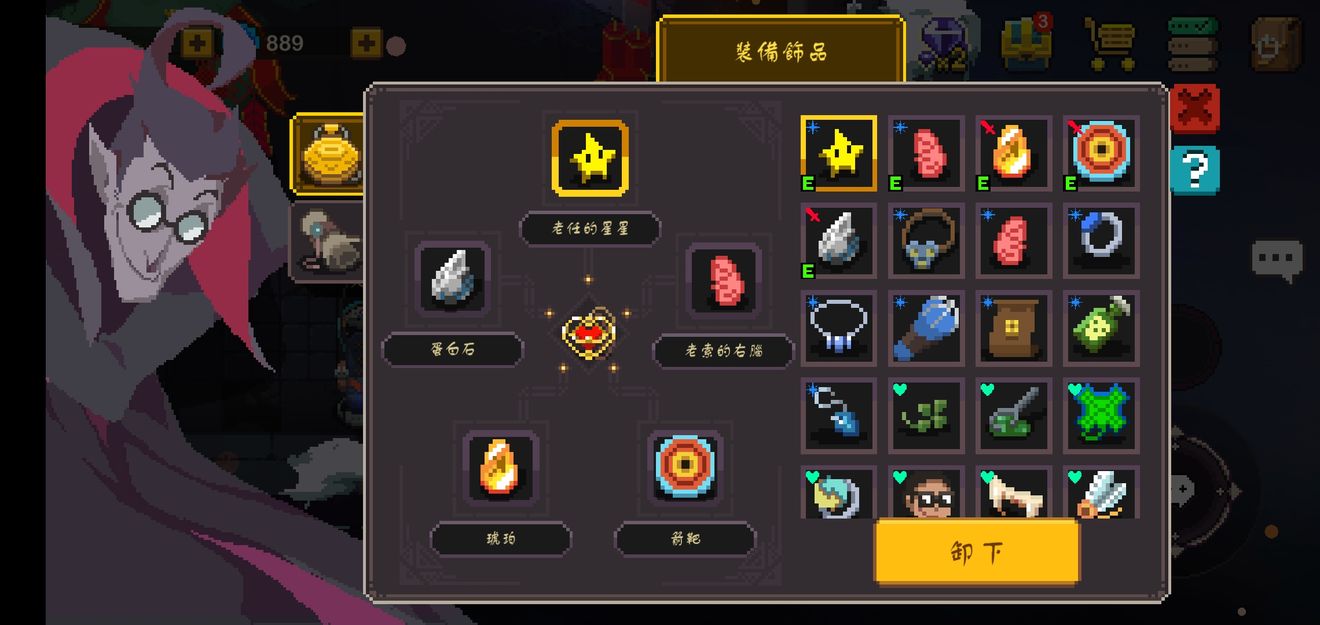Select the equipped 老任的星星 star slot

(590, 158)
